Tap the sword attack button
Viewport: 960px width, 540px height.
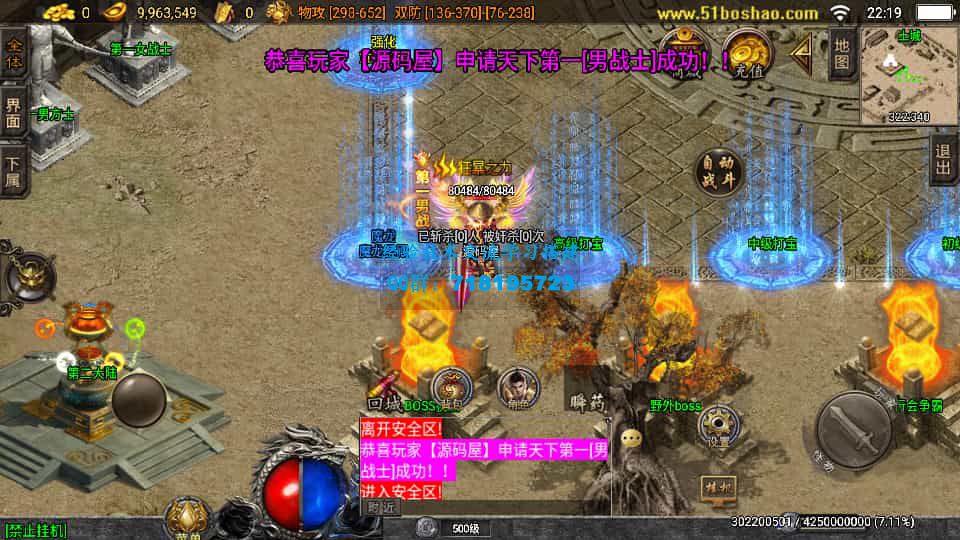coord(853,429)
